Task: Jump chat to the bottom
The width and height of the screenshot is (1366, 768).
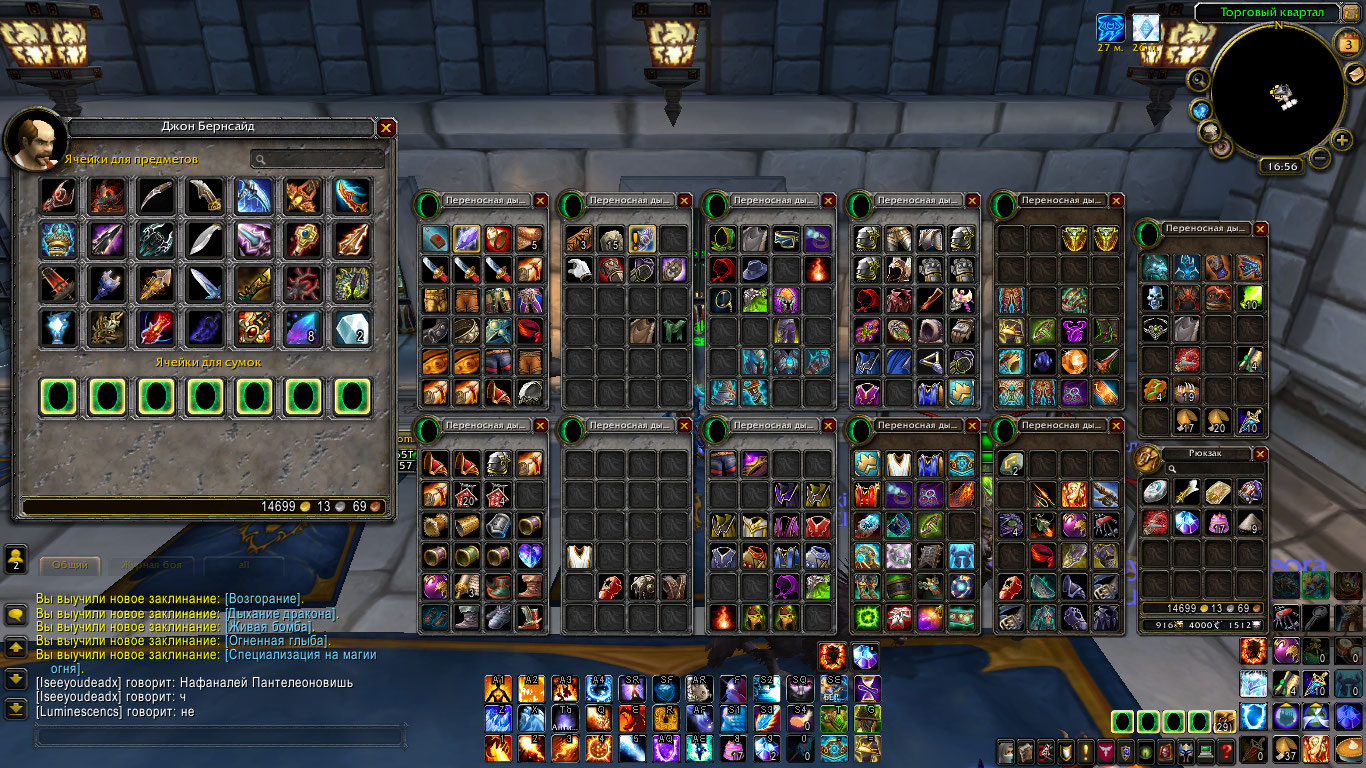Action: click(16, 709)
